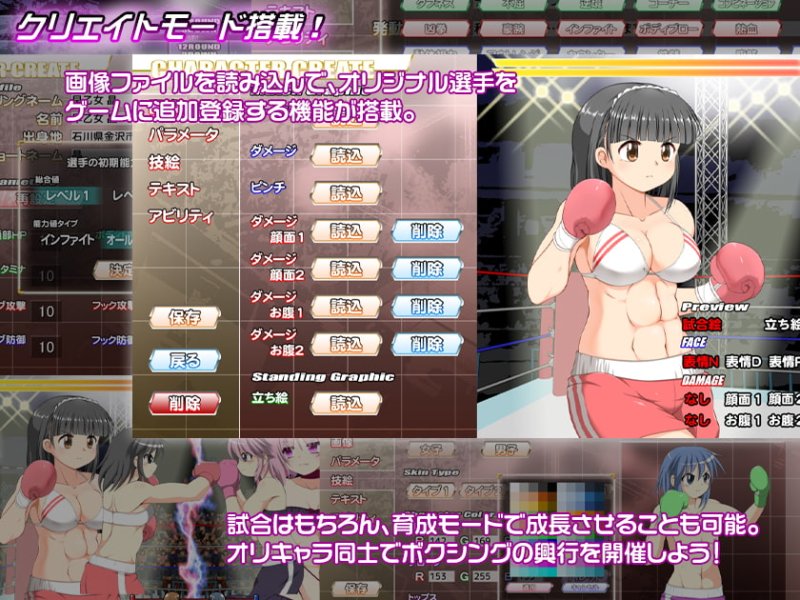Open the パラメータ section
Screen dimensions: 800x600
pos(182,135)
